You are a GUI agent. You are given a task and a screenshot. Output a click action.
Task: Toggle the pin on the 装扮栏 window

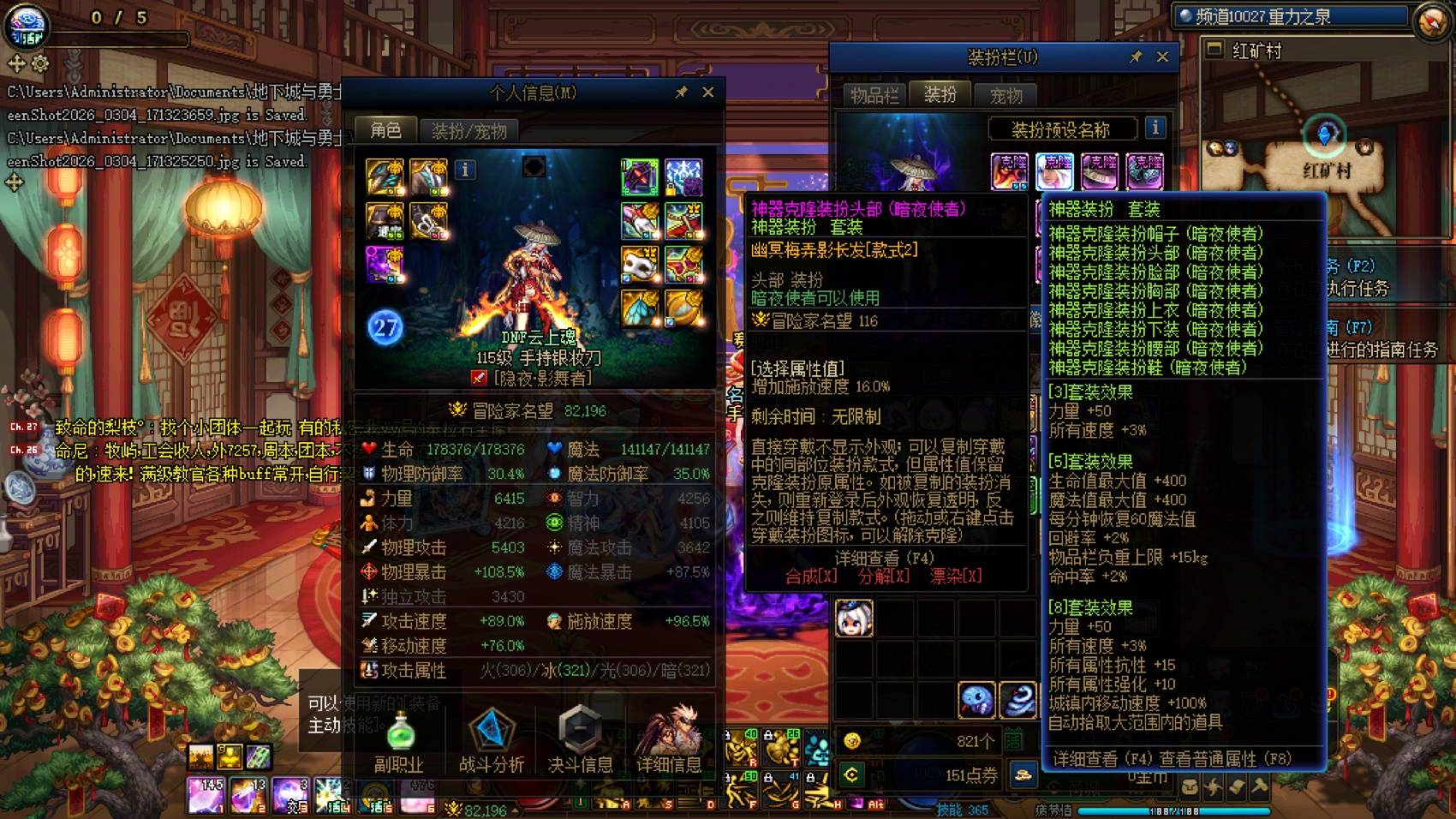click(x=1137, y=57)
